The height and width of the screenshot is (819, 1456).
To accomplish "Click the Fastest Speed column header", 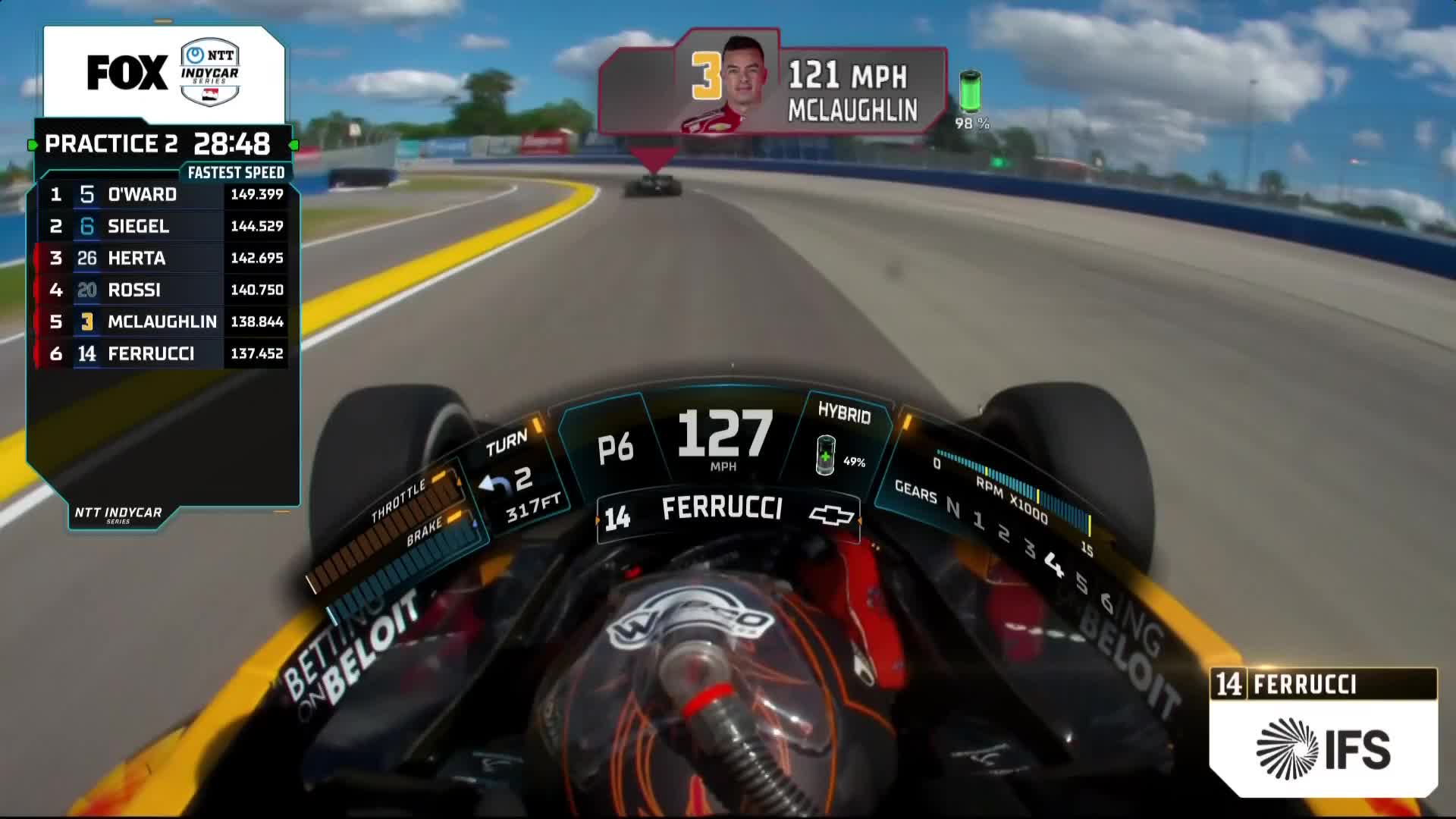I will point(236,173).
